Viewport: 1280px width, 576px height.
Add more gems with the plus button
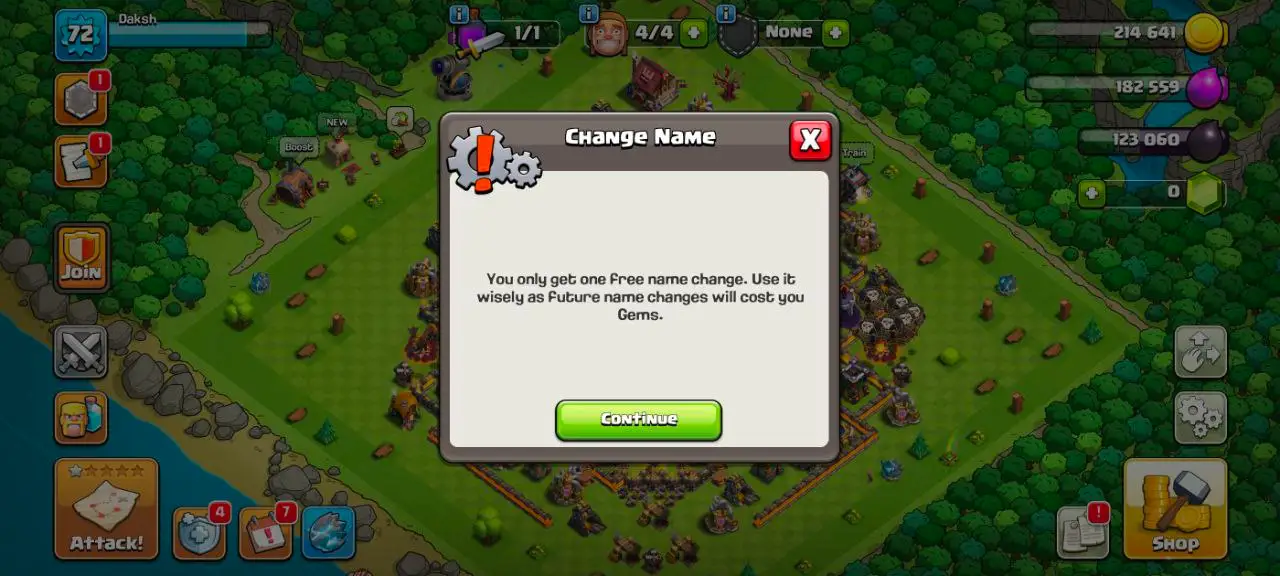[x=1092, y=192]
